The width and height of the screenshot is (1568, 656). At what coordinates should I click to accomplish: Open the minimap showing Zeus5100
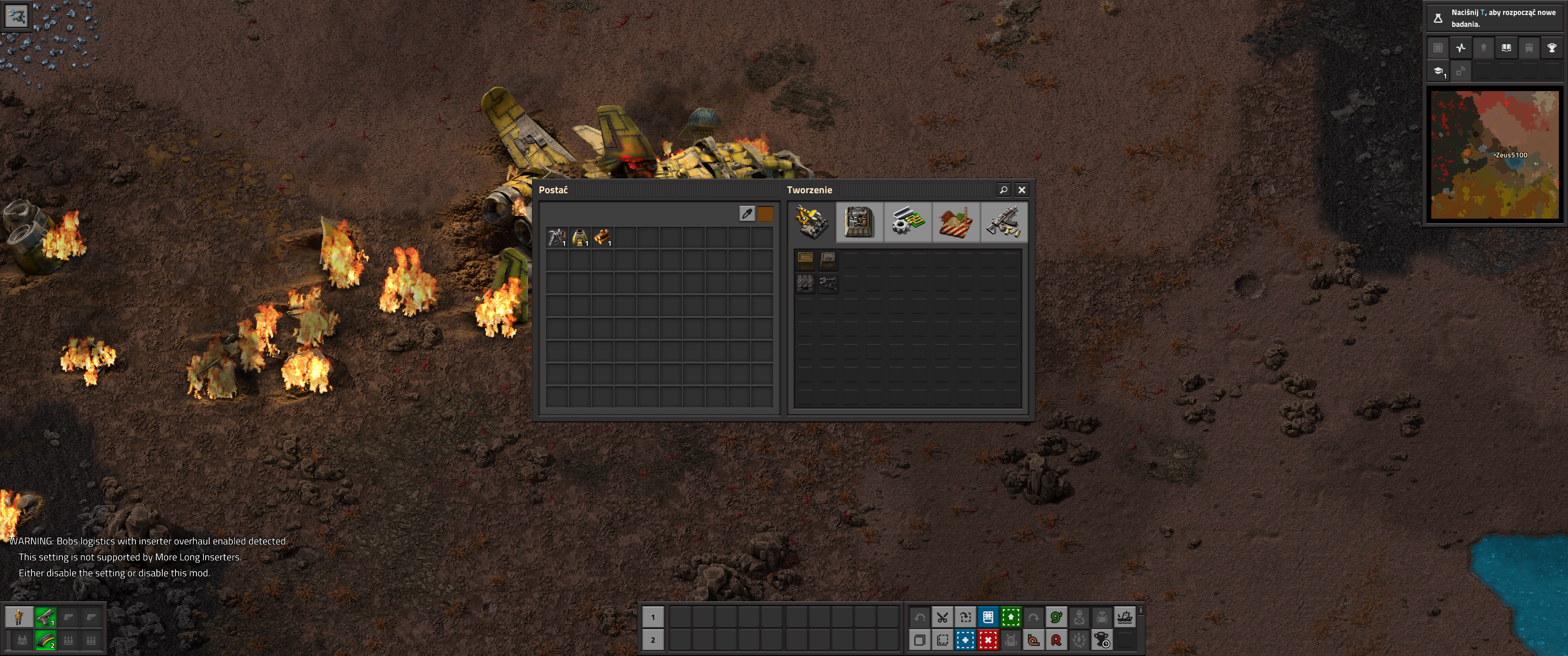point(1494,154)
